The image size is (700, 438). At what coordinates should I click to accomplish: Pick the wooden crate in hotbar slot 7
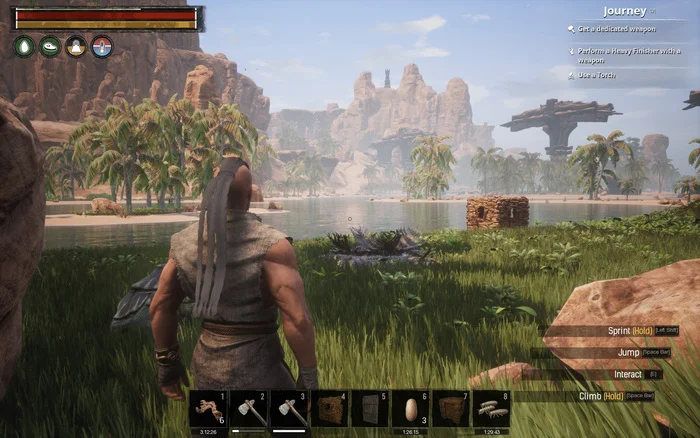tap(451, 409)
